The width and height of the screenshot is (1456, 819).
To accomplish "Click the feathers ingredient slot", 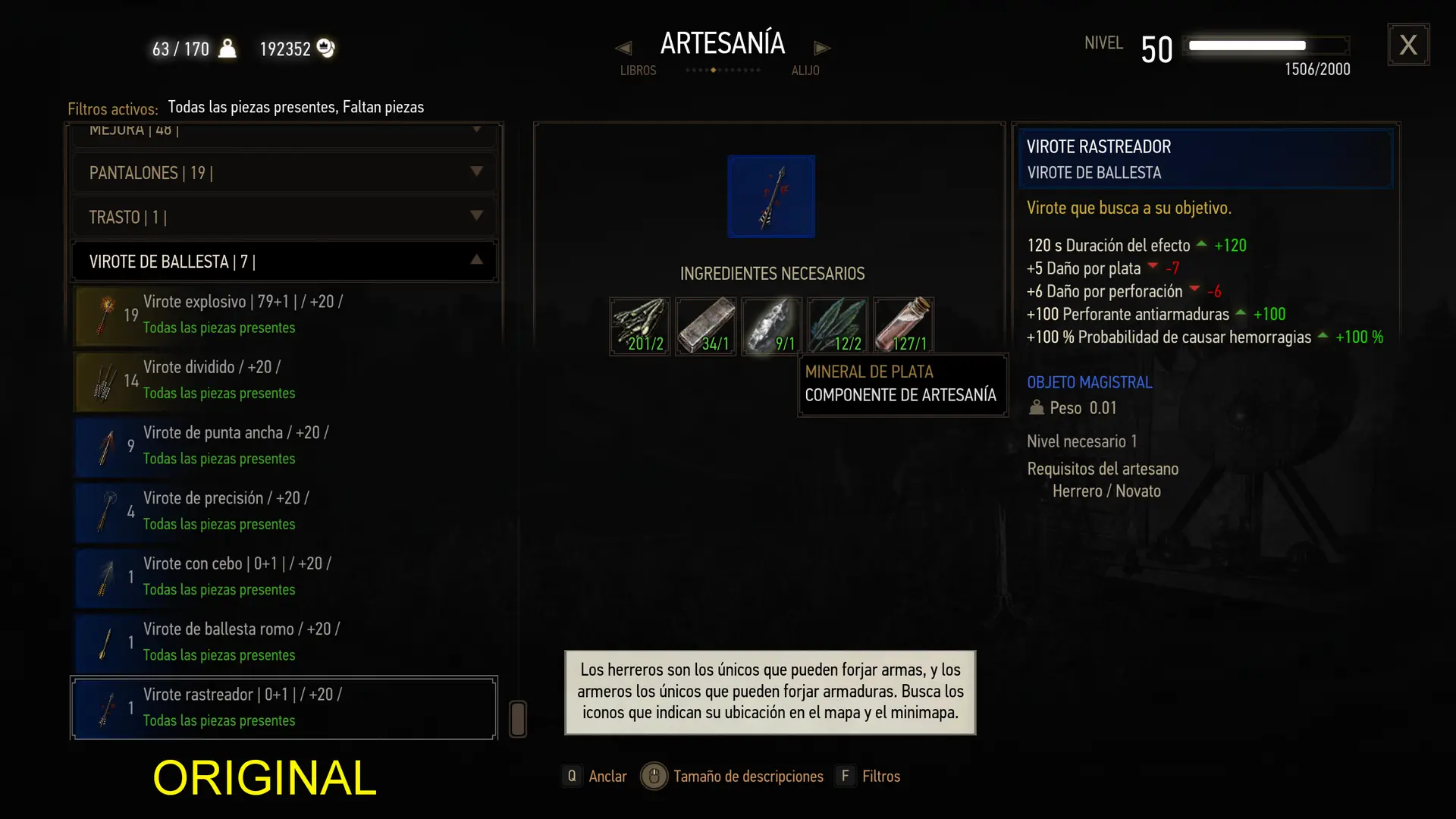I will click(837, 326).
